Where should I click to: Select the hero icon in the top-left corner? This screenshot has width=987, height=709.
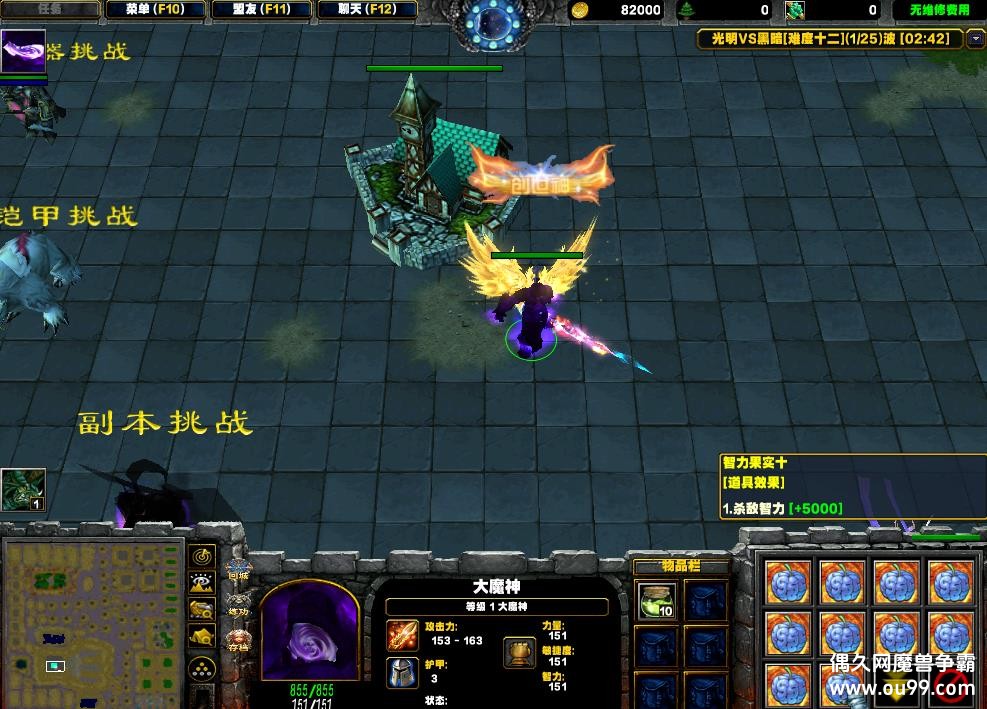tap(23, 51)
